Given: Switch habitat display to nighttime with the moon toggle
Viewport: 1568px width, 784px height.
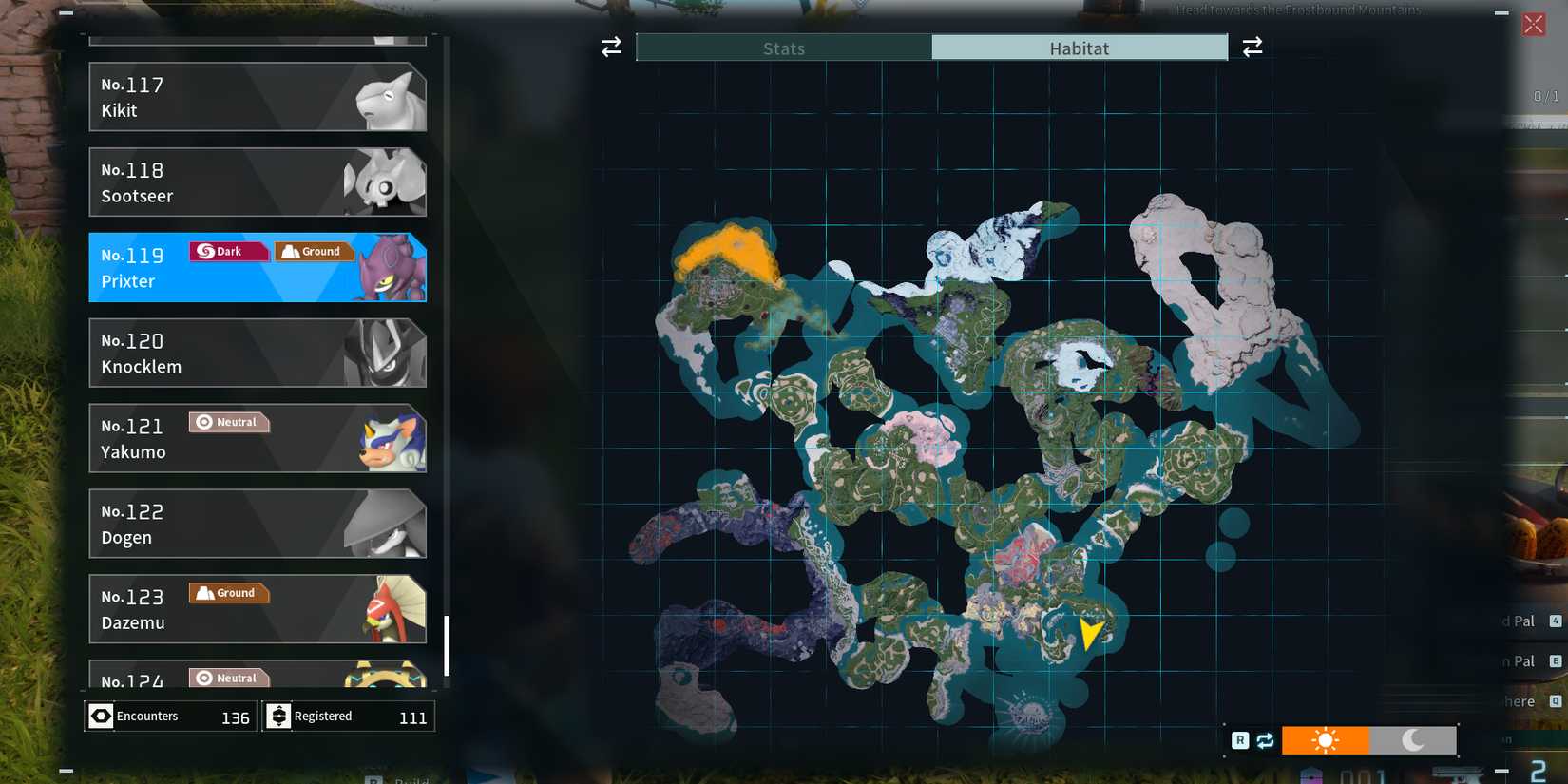Looking at the screenshot, I should point(1413,739).
